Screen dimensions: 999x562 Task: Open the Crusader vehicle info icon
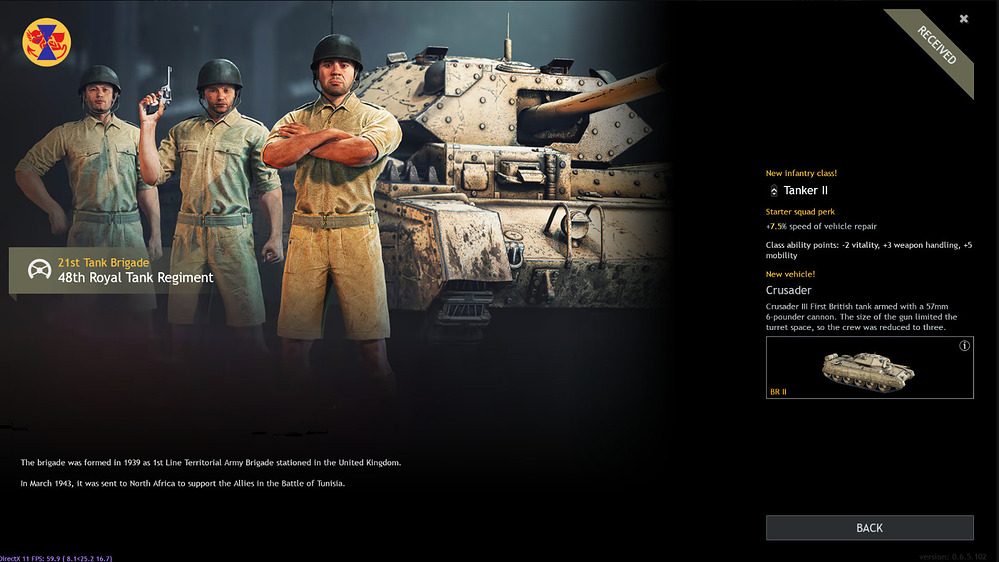coord(964,346)
